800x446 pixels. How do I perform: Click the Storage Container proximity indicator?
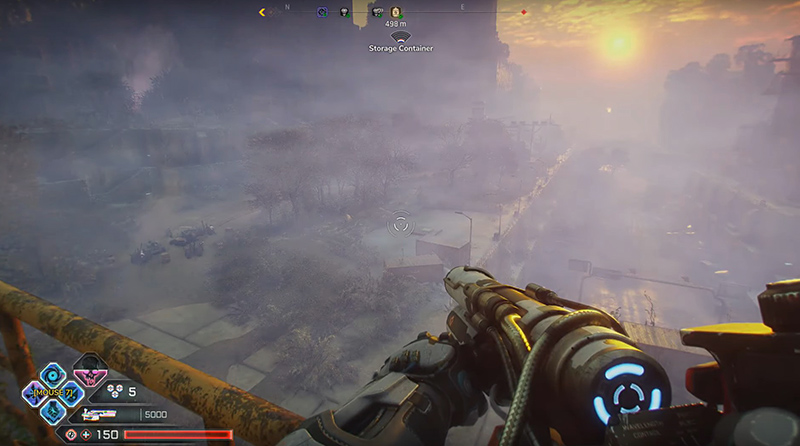click(400, 37)
